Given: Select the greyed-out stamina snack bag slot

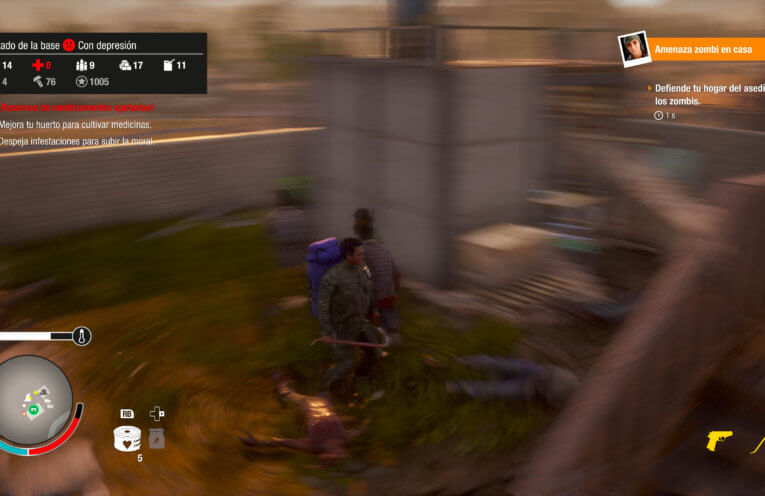Looking at the screenshot, I should [x=156, y=438].
